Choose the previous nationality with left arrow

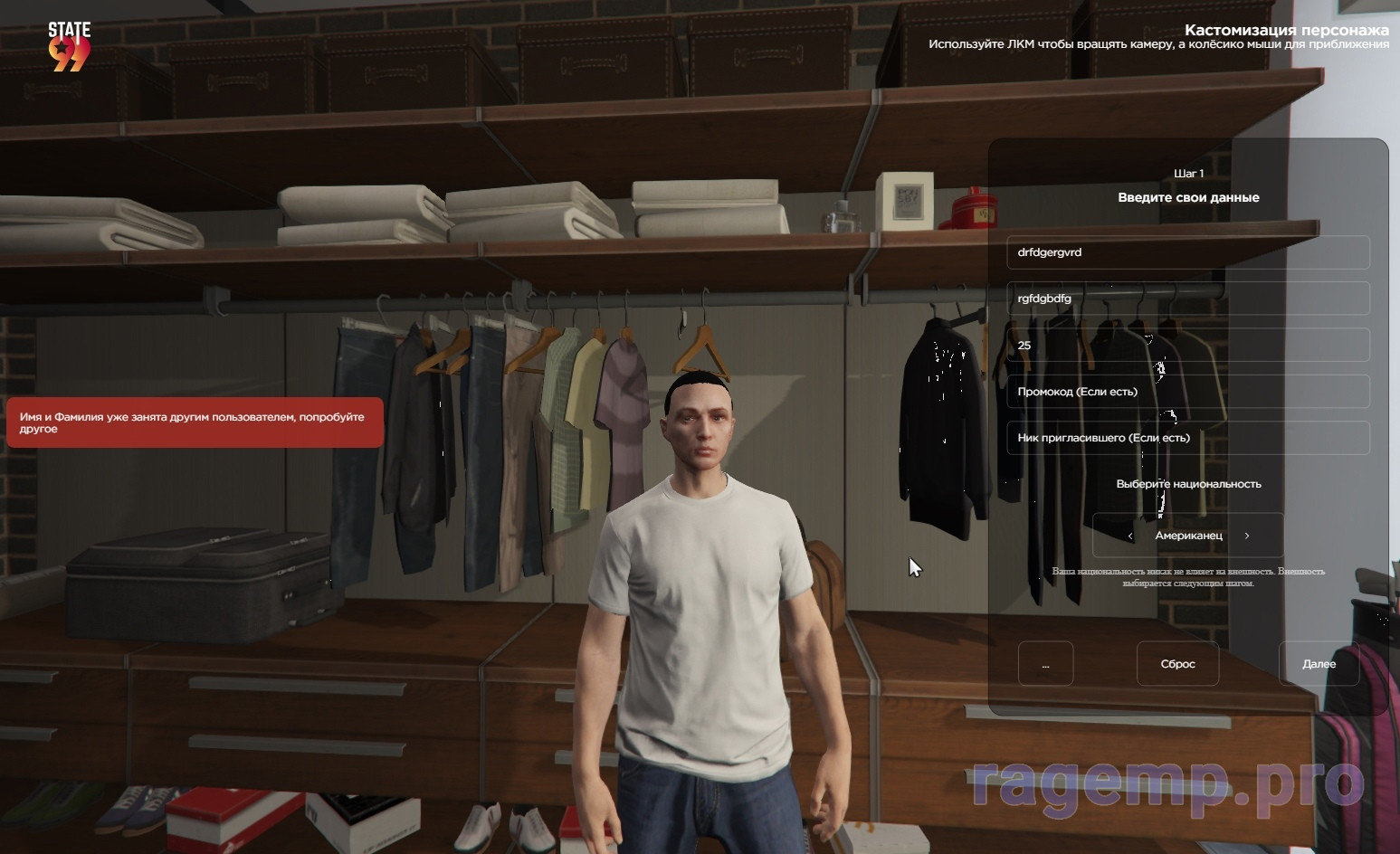(1130, 536)
